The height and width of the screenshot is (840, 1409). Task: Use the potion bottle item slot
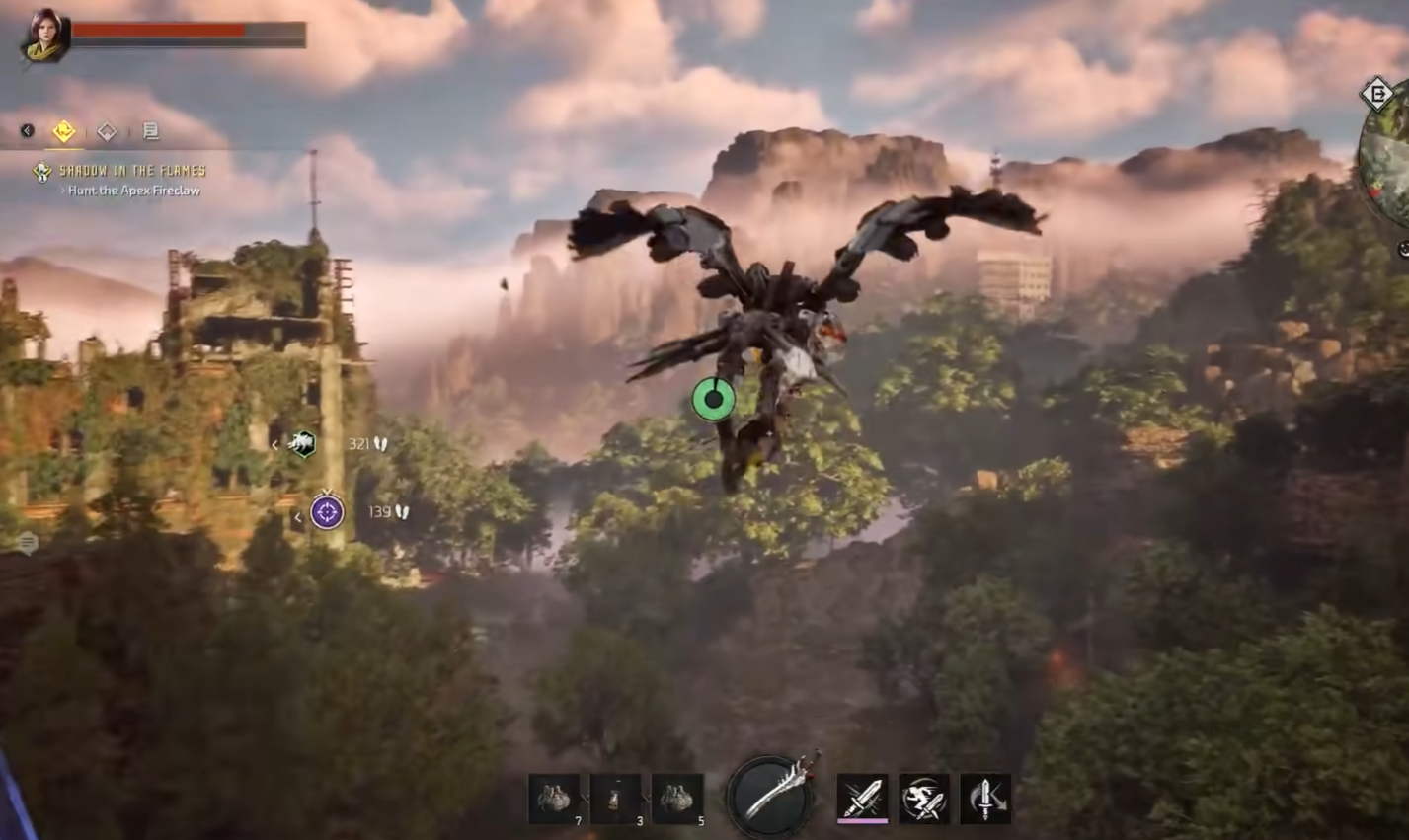[616, 799]
